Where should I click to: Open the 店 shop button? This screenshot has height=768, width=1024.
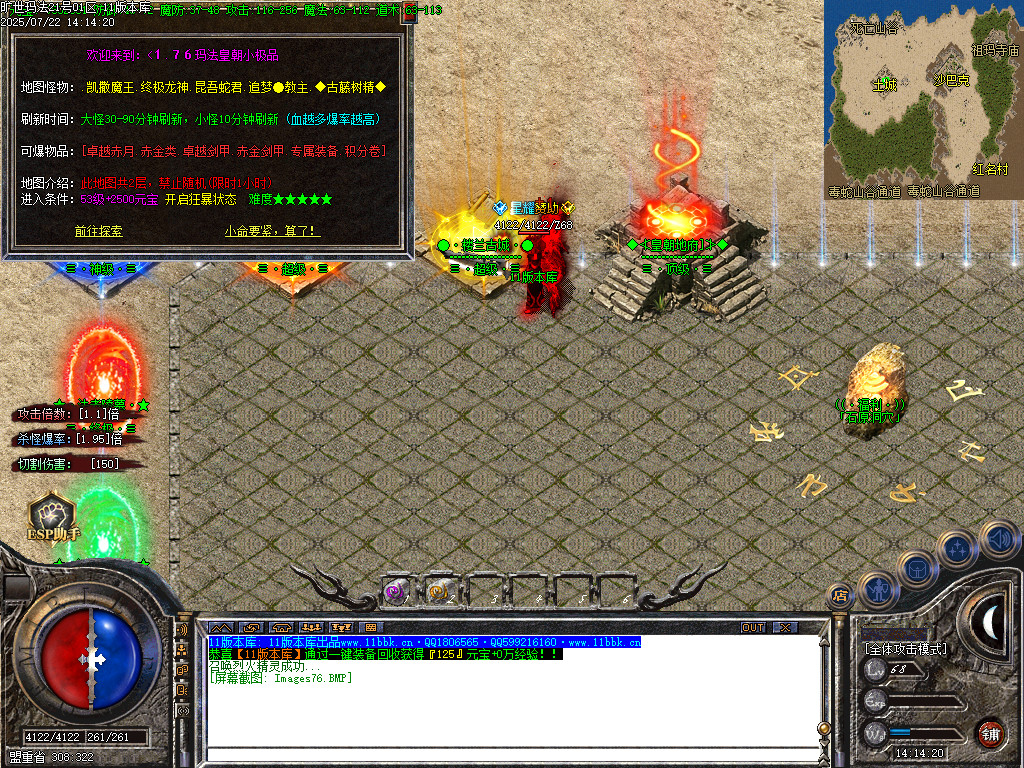[840, 597]
